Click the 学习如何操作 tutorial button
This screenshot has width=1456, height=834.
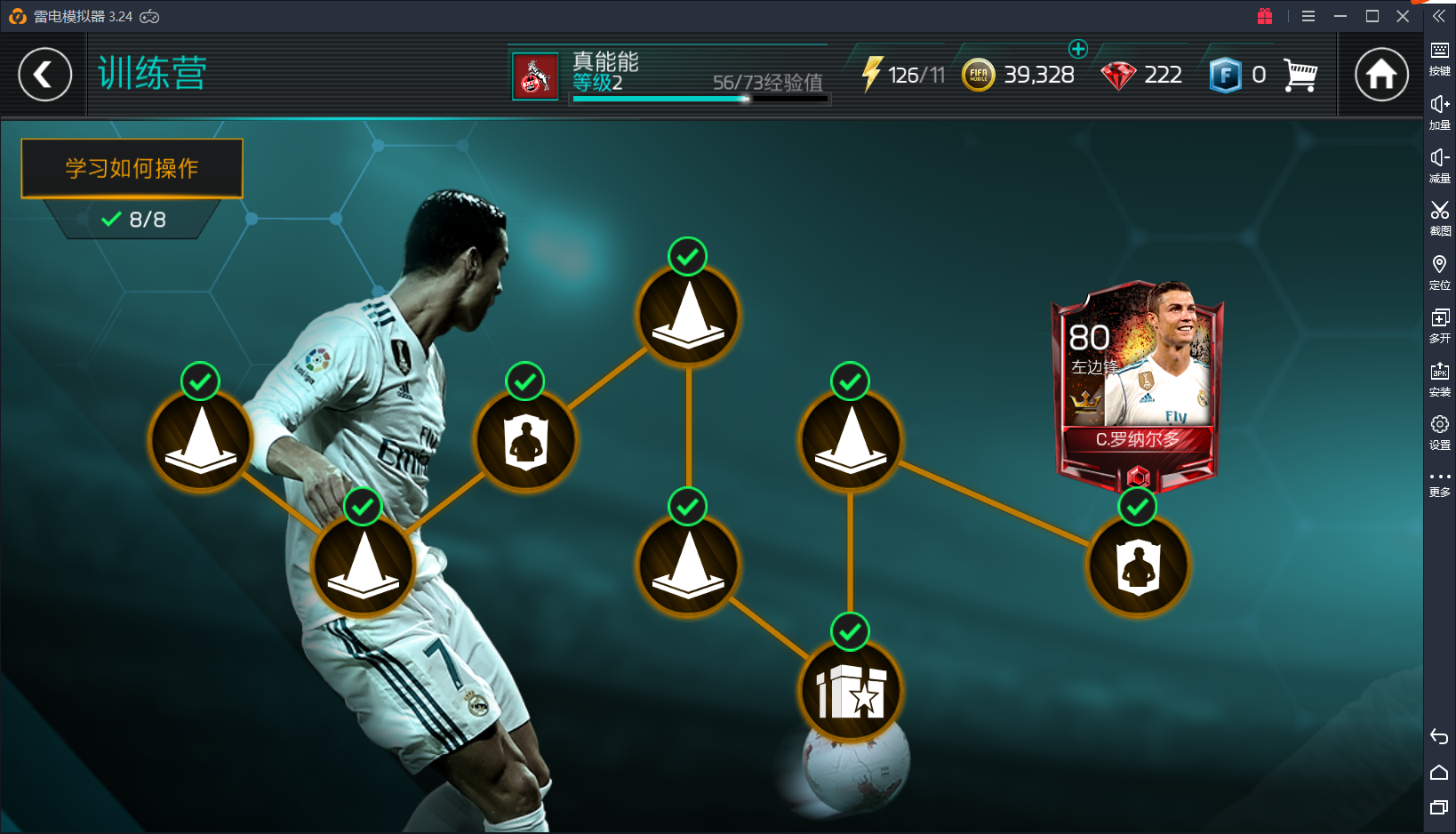pyautogui.click(x=132, y=167)
